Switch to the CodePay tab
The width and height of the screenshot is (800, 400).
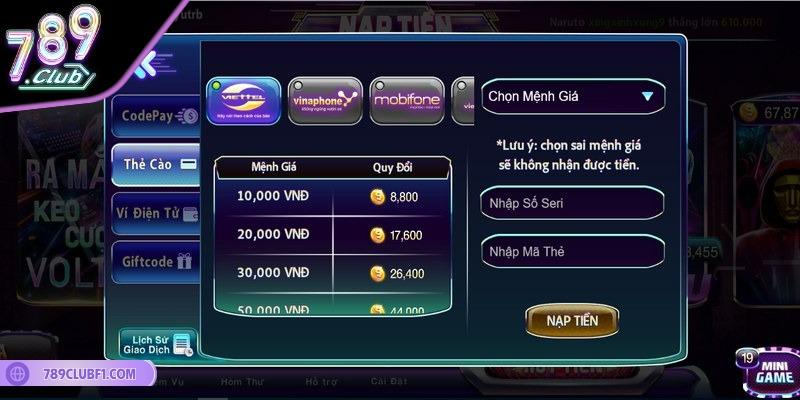(x=157, y=116)
